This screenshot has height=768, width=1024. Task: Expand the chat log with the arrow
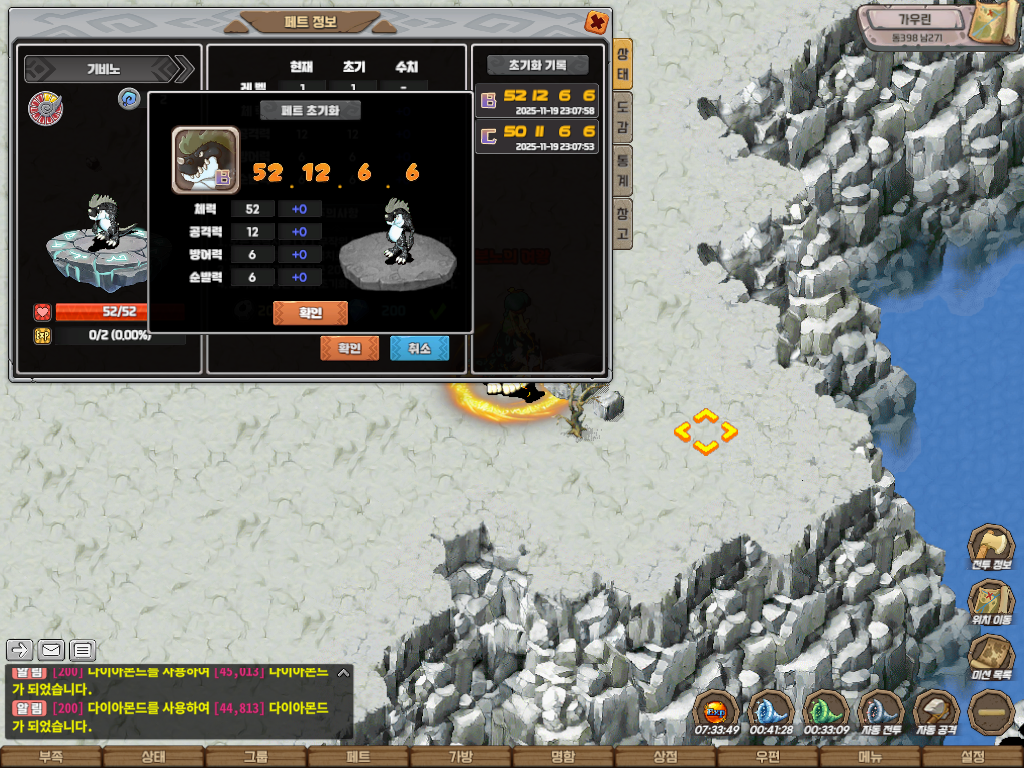tap(20, 650)
